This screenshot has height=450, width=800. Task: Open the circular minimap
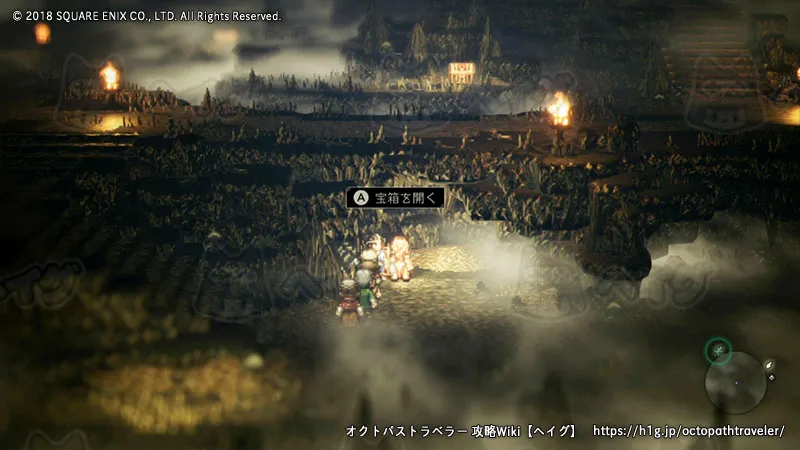tap(736, 383)
